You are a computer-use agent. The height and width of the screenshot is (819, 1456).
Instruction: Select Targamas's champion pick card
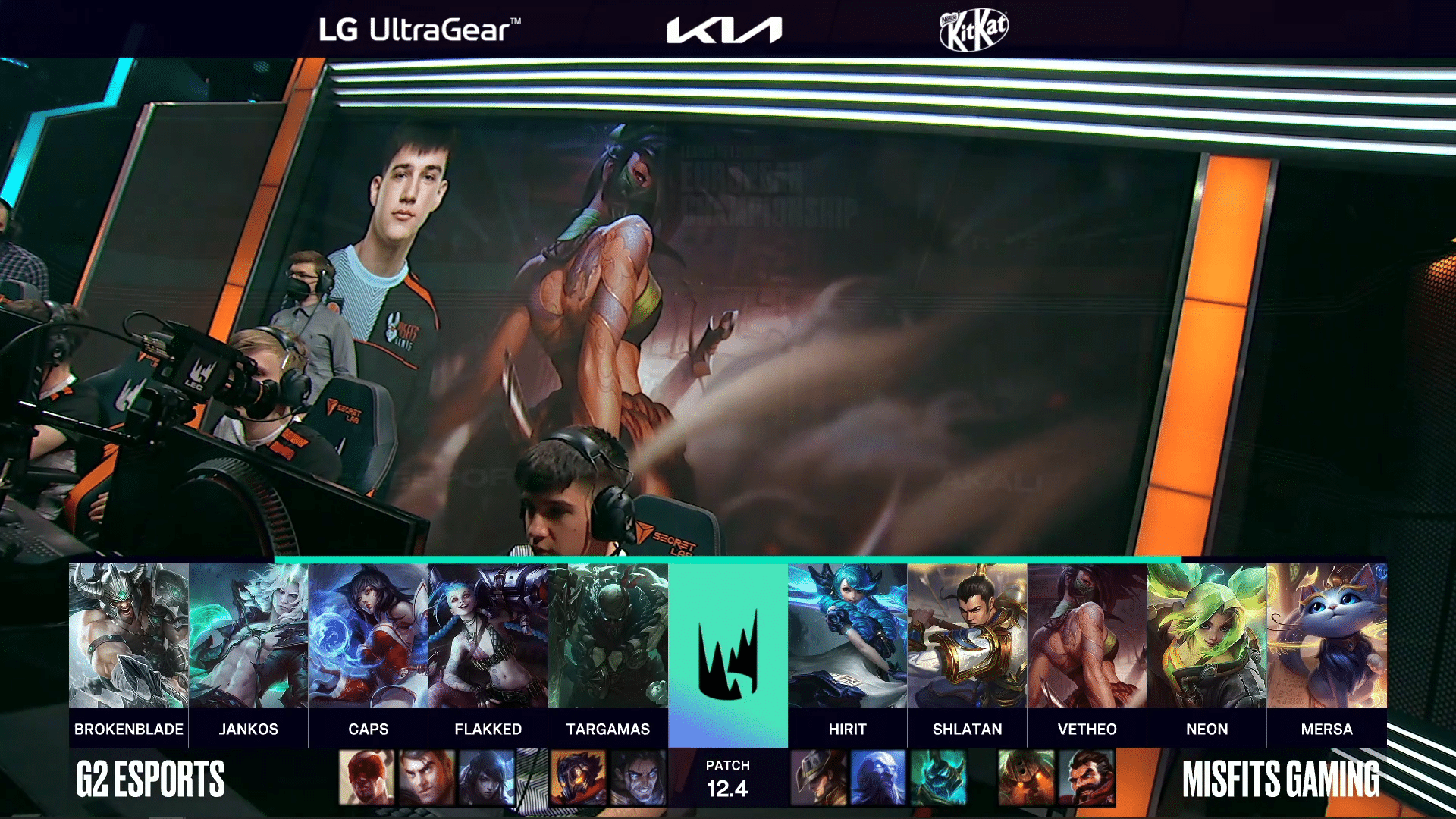click(608, 635)
